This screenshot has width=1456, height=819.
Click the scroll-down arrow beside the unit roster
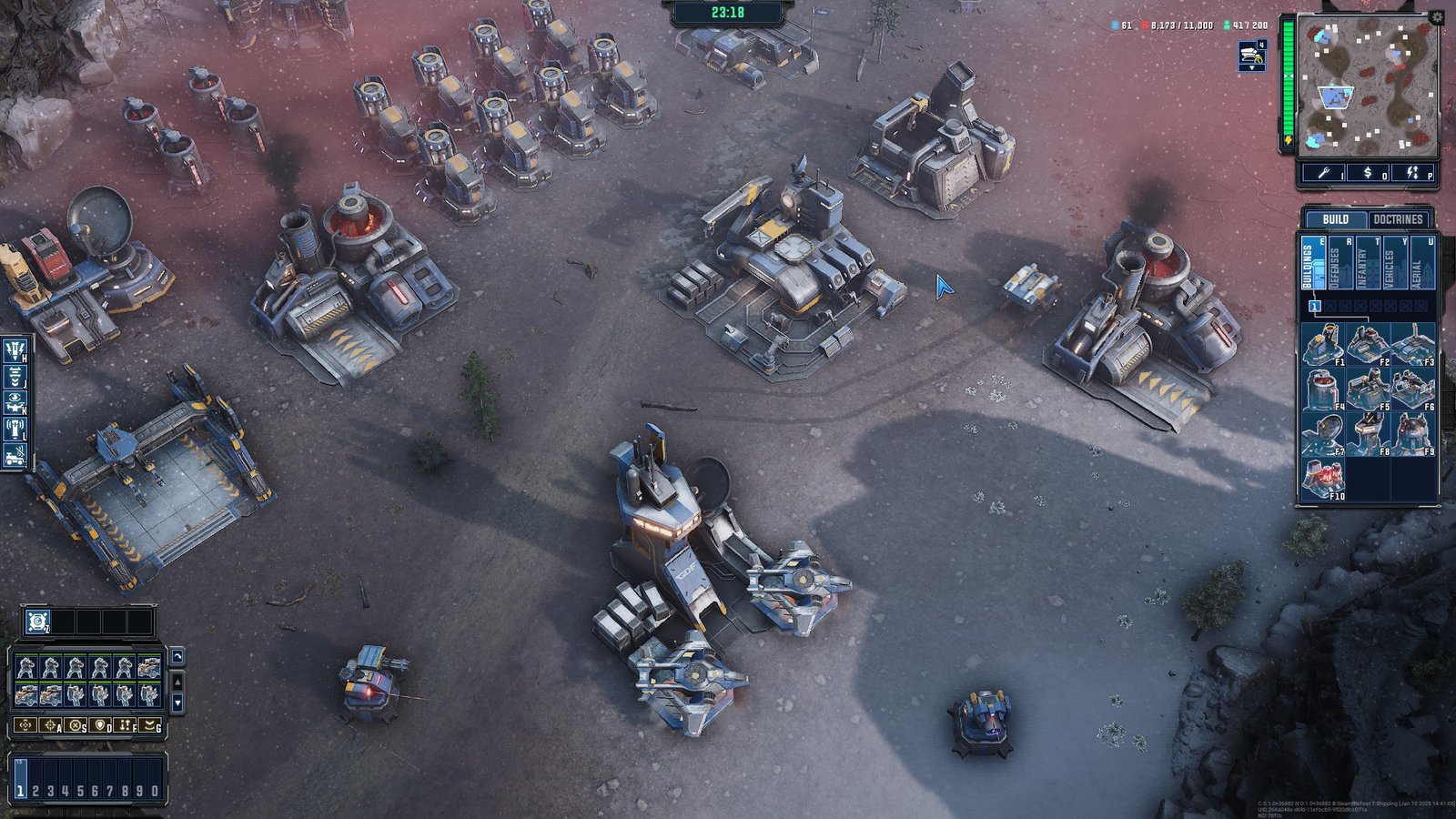(178, 703)
